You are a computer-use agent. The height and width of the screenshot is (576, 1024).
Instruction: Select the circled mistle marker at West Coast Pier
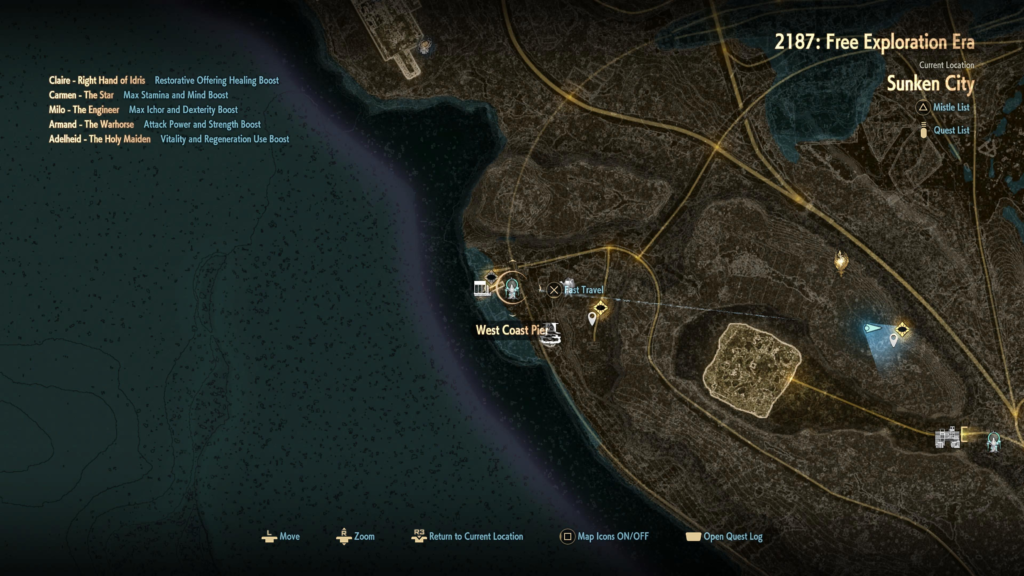coord(513,289)
